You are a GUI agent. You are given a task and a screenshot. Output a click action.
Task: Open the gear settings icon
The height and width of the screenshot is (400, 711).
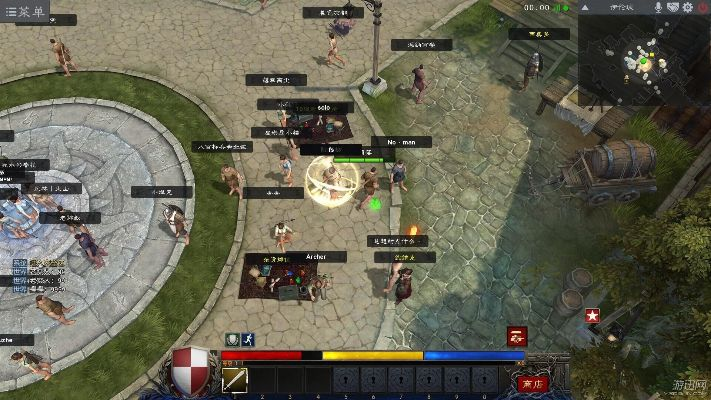[x=688, y=8]
